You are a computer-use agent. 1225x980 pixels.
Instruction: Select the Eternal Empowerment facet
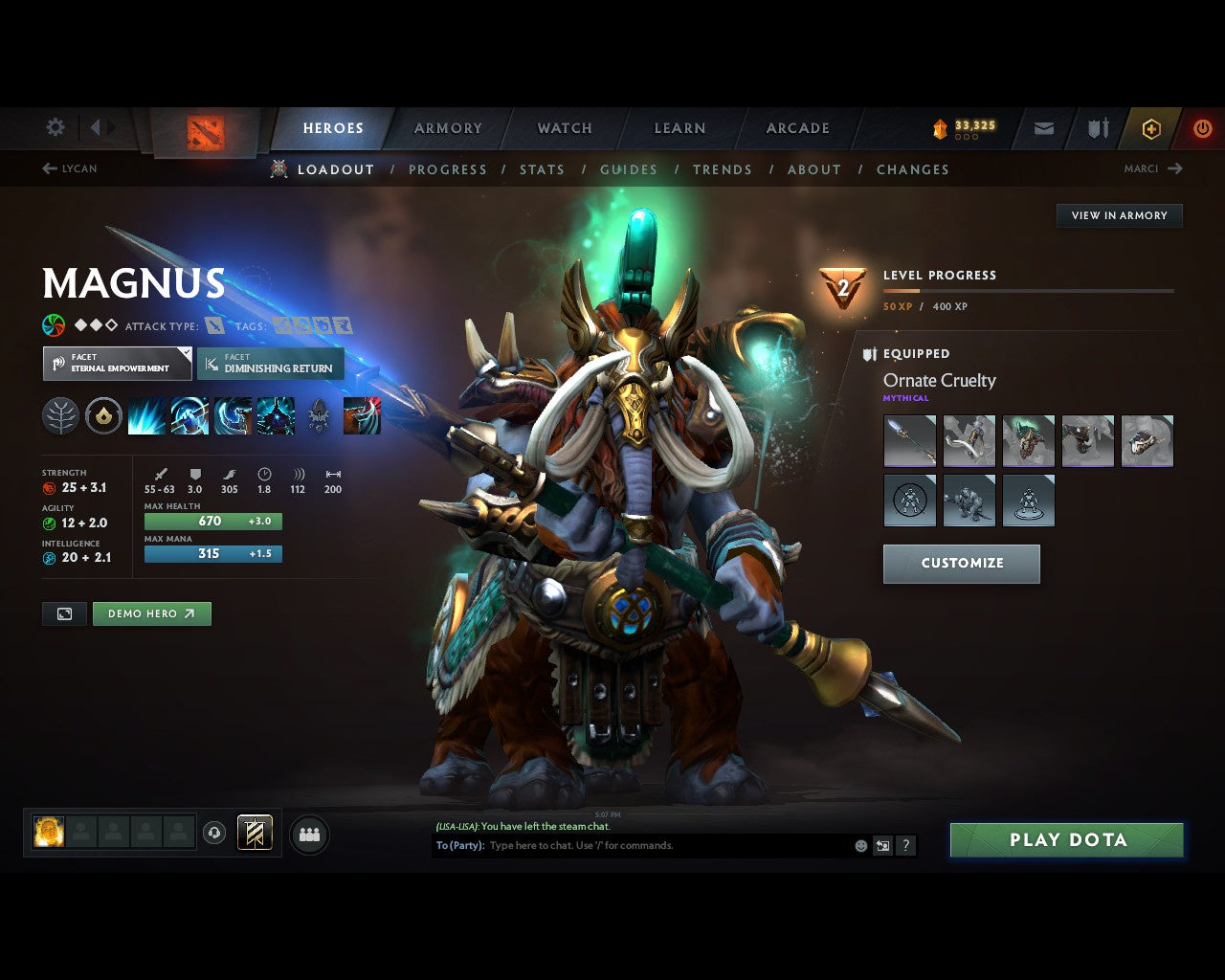coord(117,364)
